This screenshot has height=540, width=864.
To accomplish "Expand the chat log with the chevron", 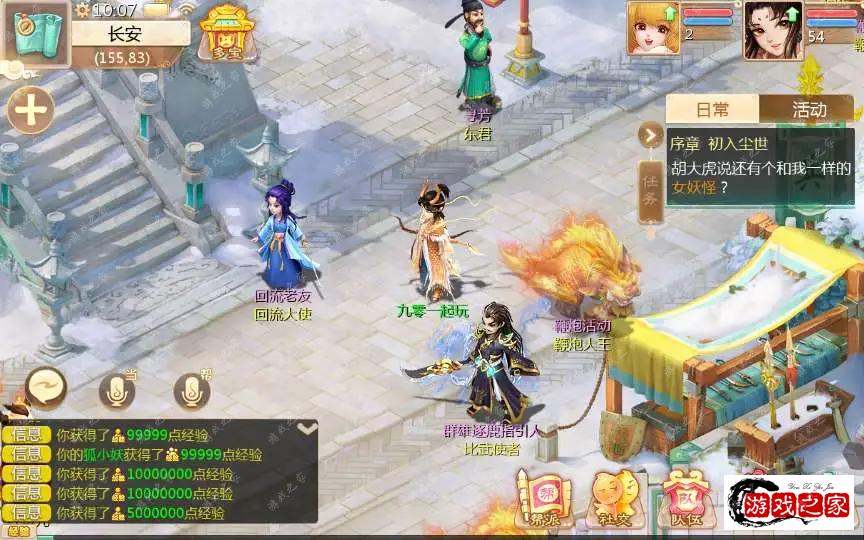I will click(307, 429).
